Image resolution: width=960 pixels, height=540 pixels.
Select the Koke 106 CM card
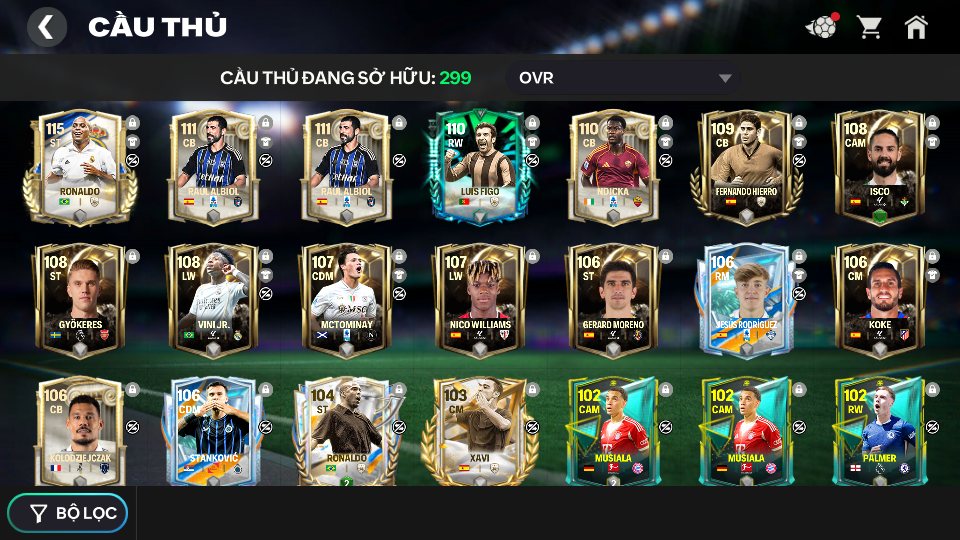coord(879,298)
